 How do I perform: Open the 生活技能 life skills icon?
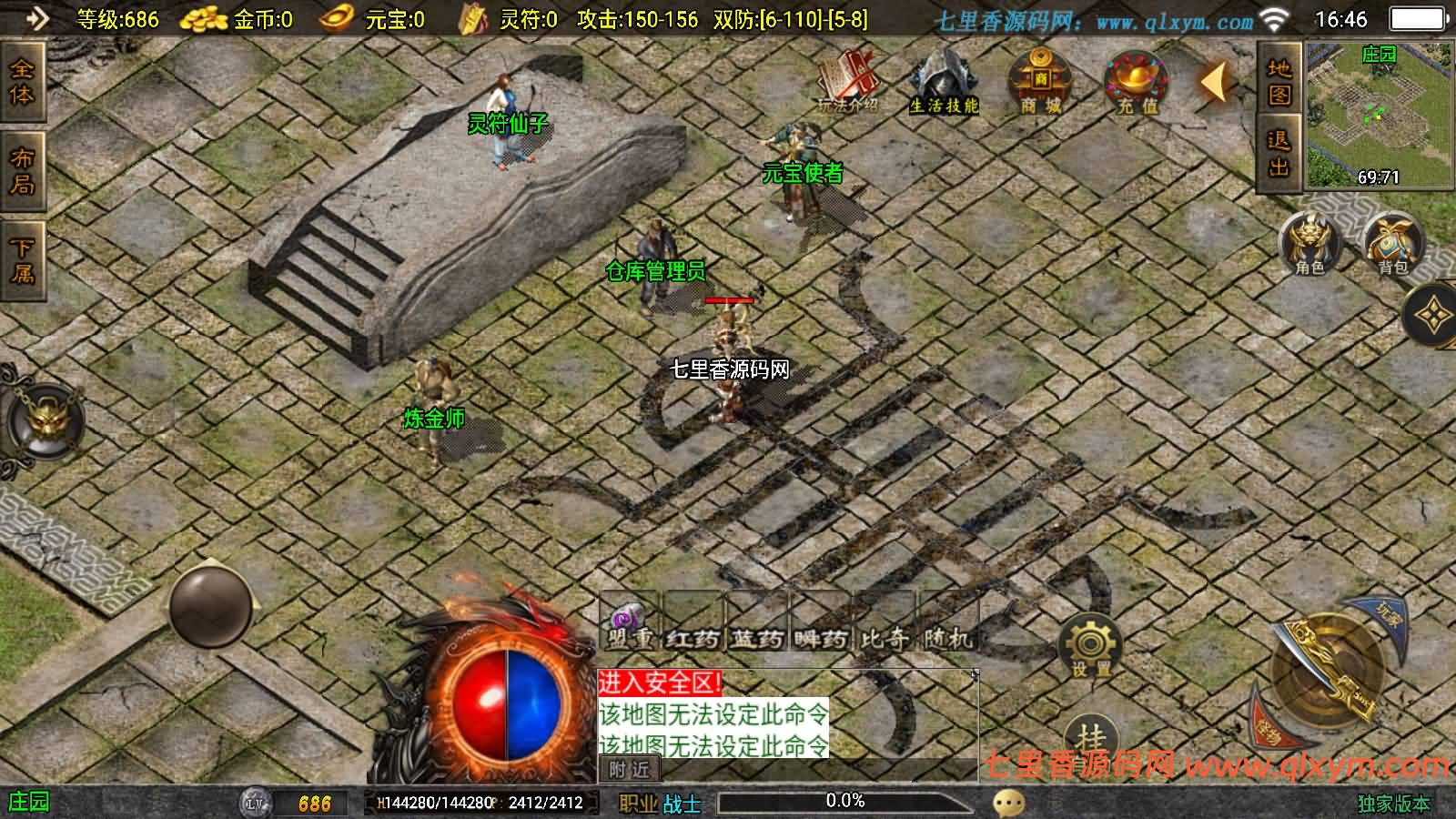tap(944, 82)
